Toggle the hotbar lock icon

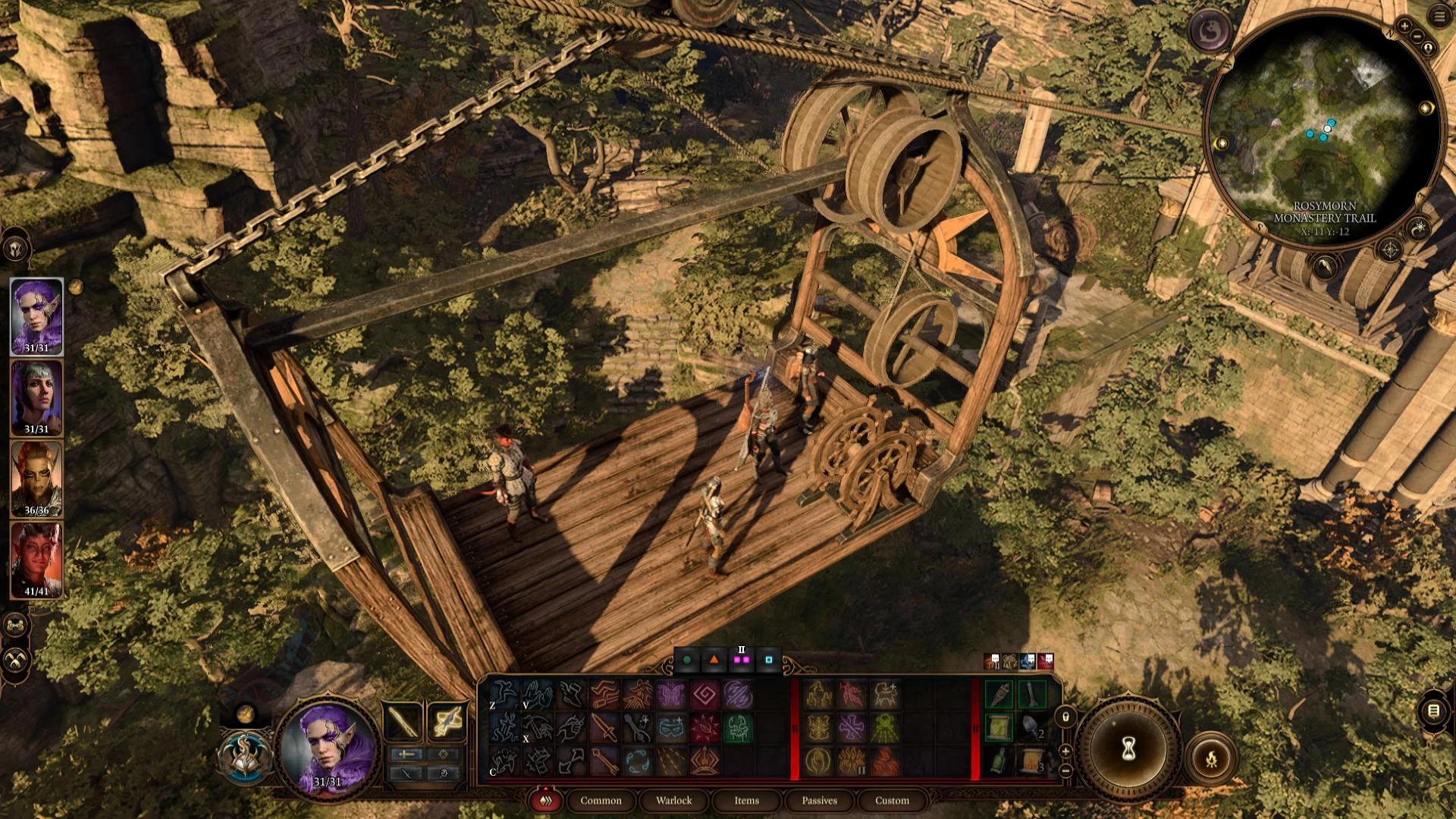pos(1065,717)
